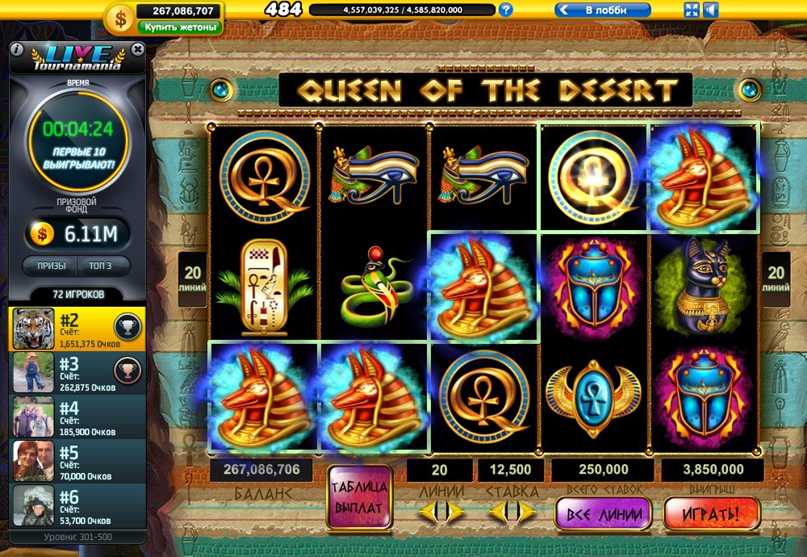Select the #2 ranked player row
This screenshot has width=807, height=557.
77,327
